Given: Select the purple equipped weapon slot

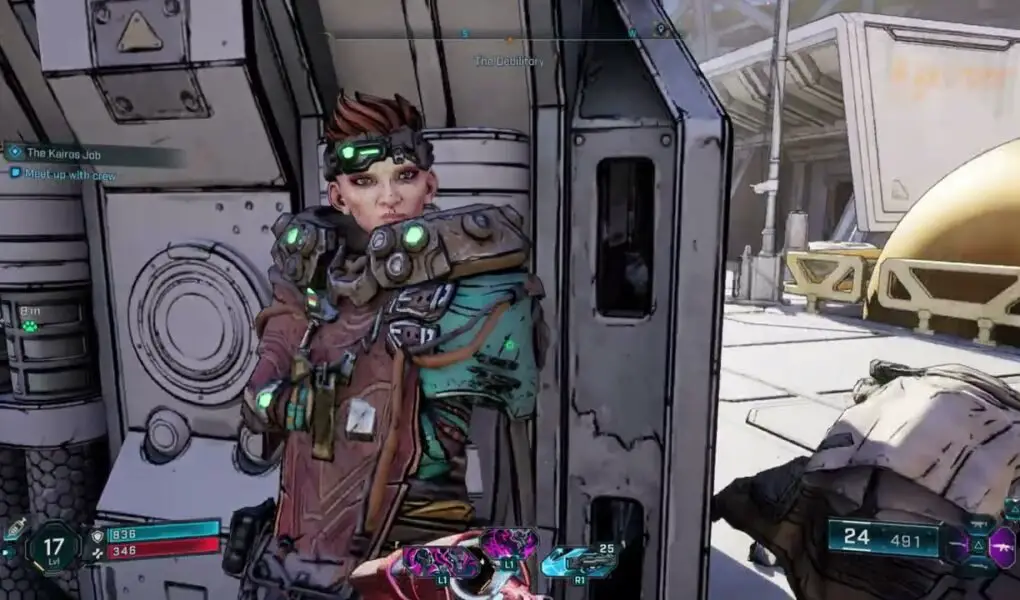Looking at the screenshot, I should 1001,546.
